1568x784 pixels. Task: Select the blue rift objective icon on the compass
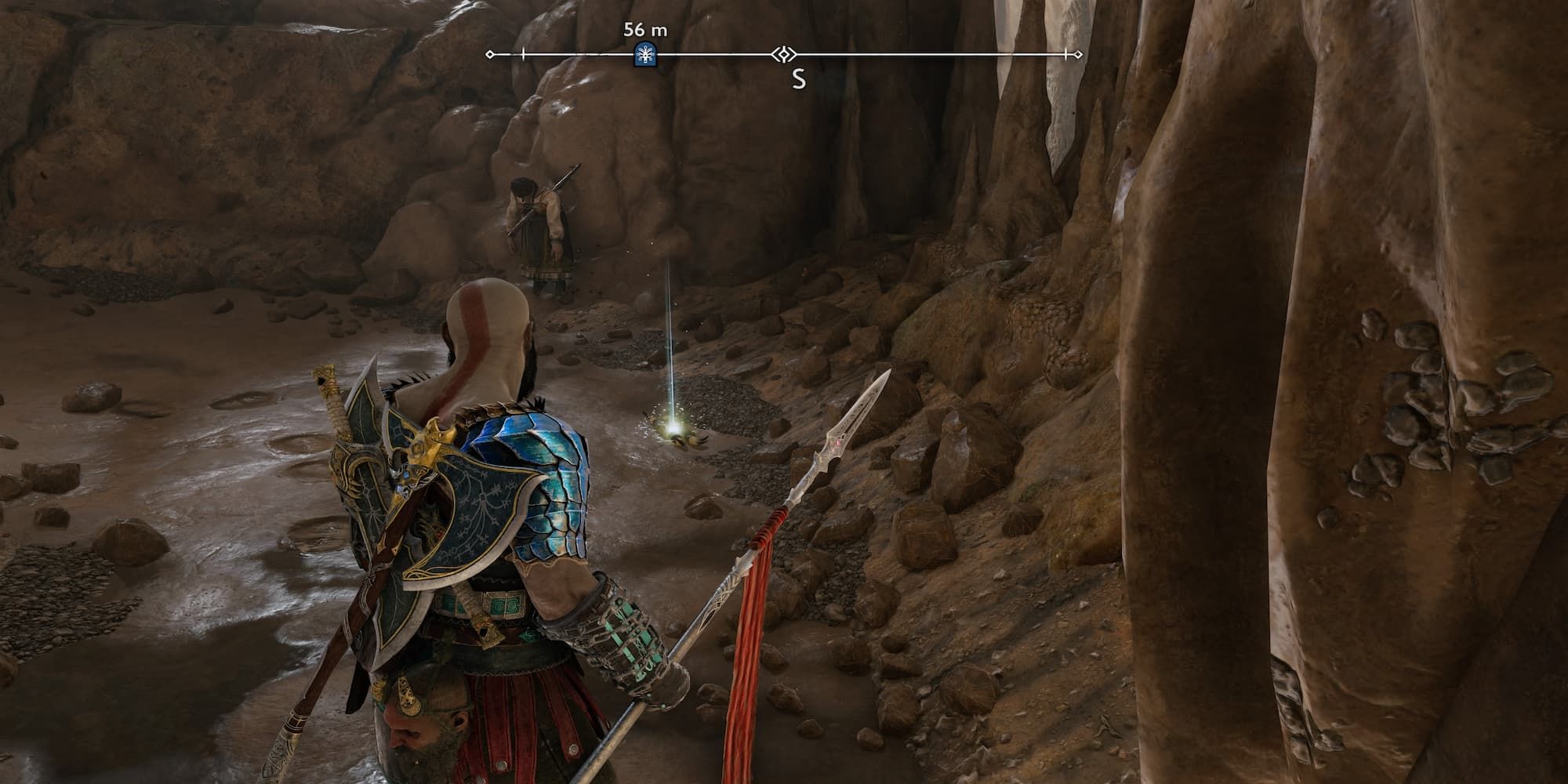(644, 55)
